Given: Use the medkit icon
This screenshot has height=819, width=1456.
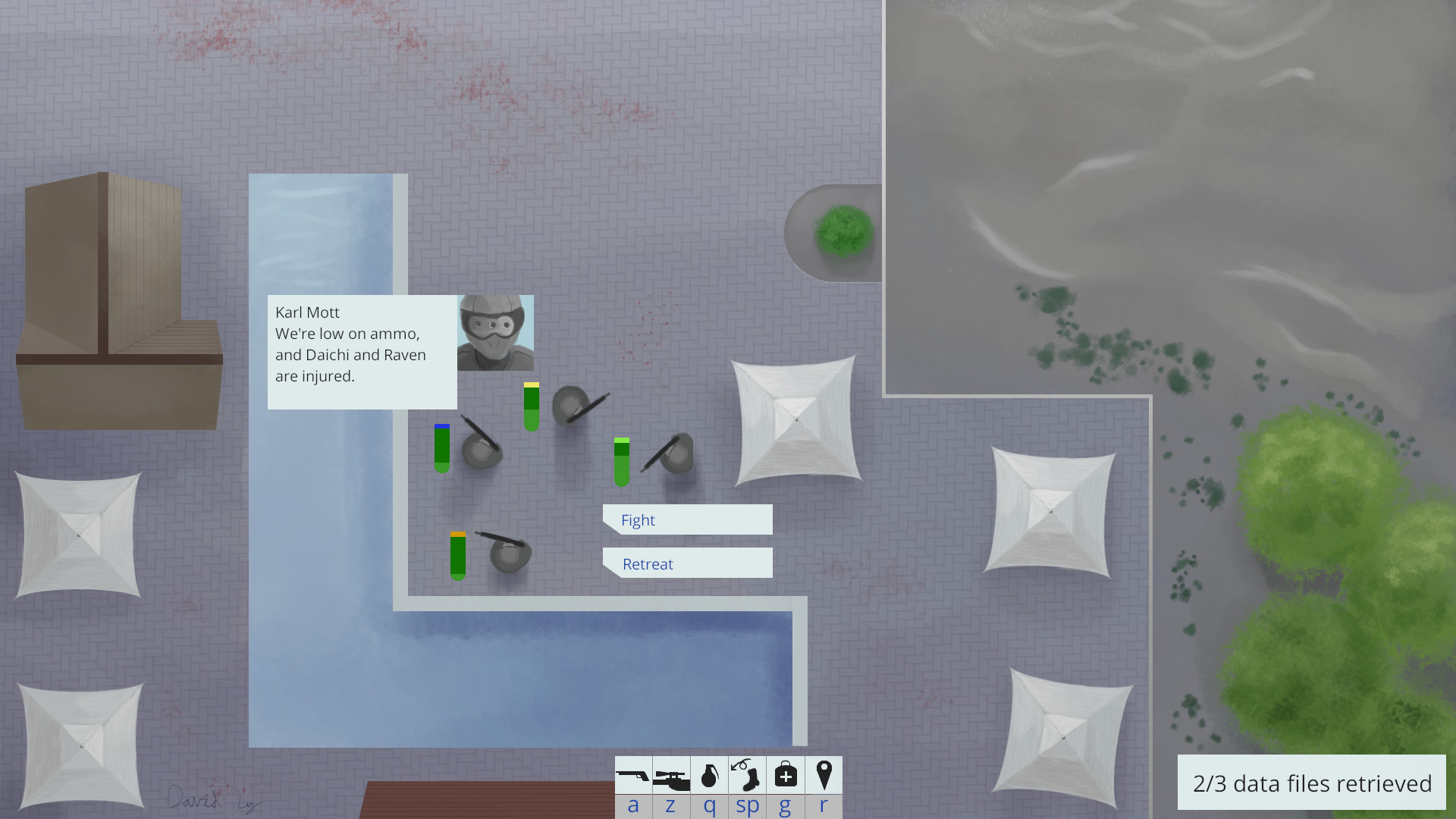Looking at the screenshot, I should pyautogui.click(x=786, y=776).
